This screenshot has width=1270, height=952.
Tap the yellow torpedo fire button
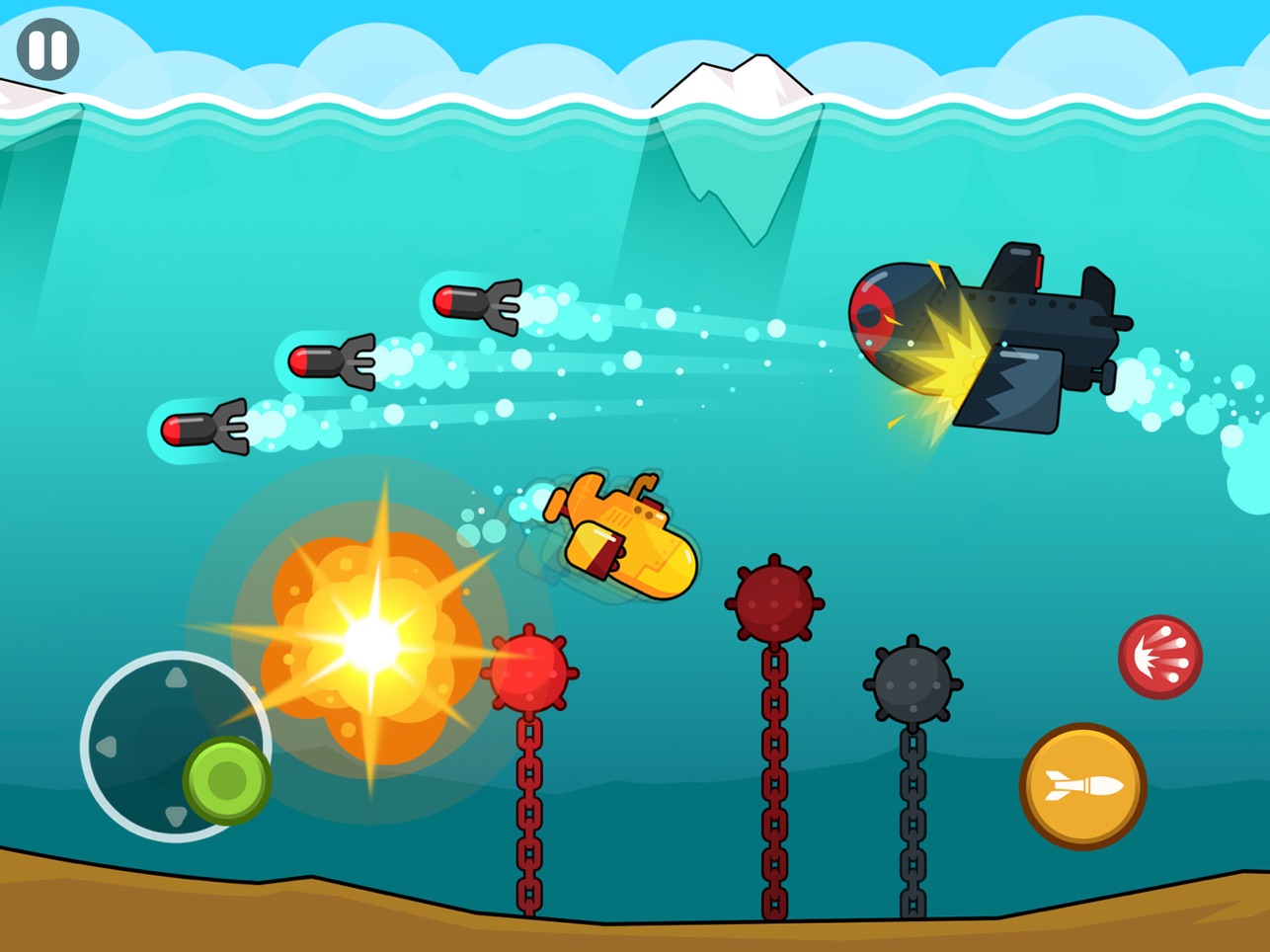click(1082, 785)
